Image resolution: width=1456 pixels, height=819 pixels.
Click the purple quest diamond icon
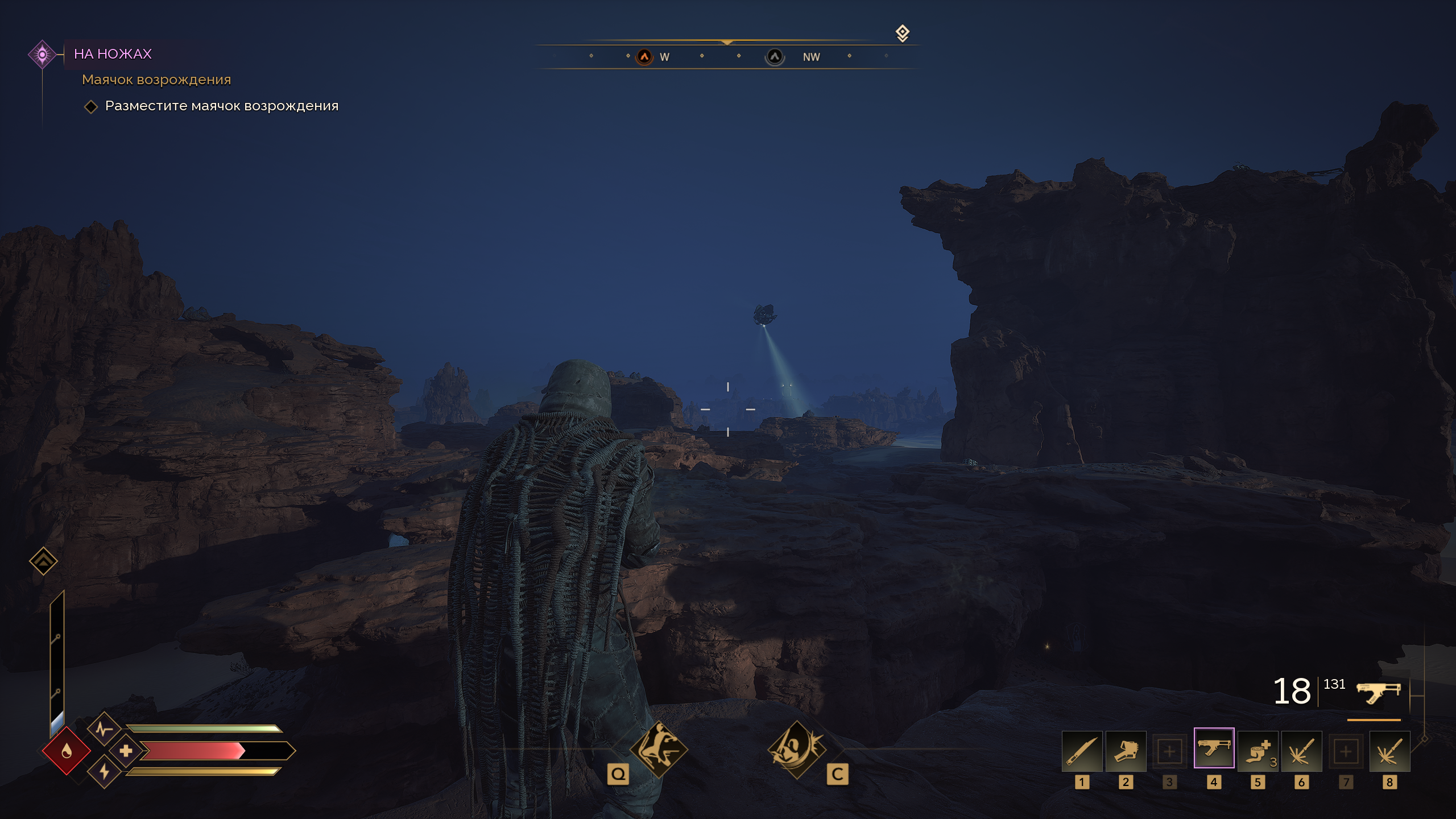pyautogui.click(x=42, y=55)
